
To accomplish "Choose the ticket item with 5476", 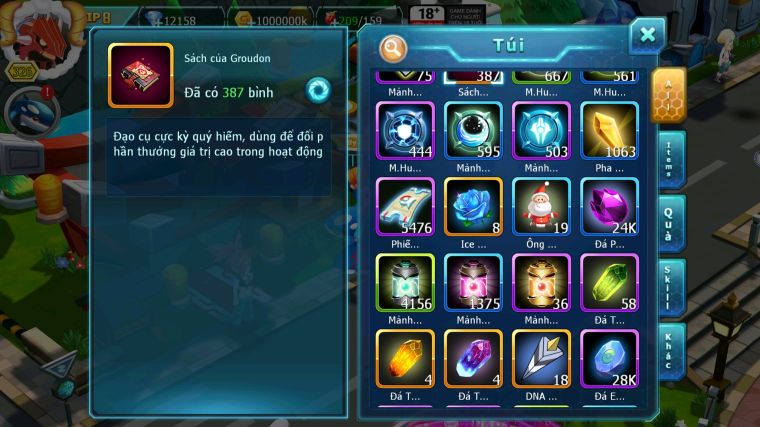I will coord(405,207).
